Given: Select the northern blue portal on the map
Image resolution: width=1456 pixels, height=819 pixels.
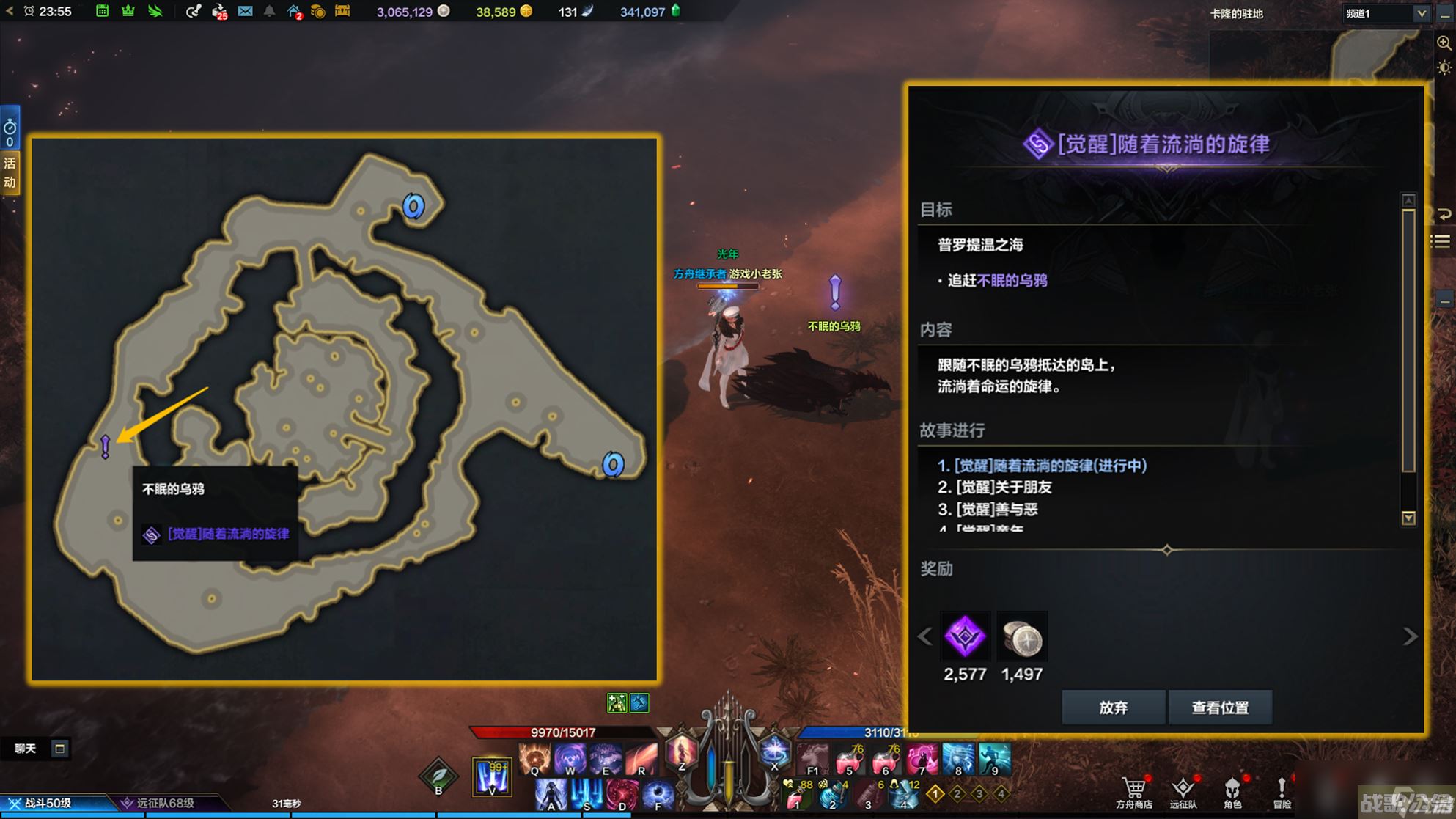Looking at the screenshot, I should (413, 207).
